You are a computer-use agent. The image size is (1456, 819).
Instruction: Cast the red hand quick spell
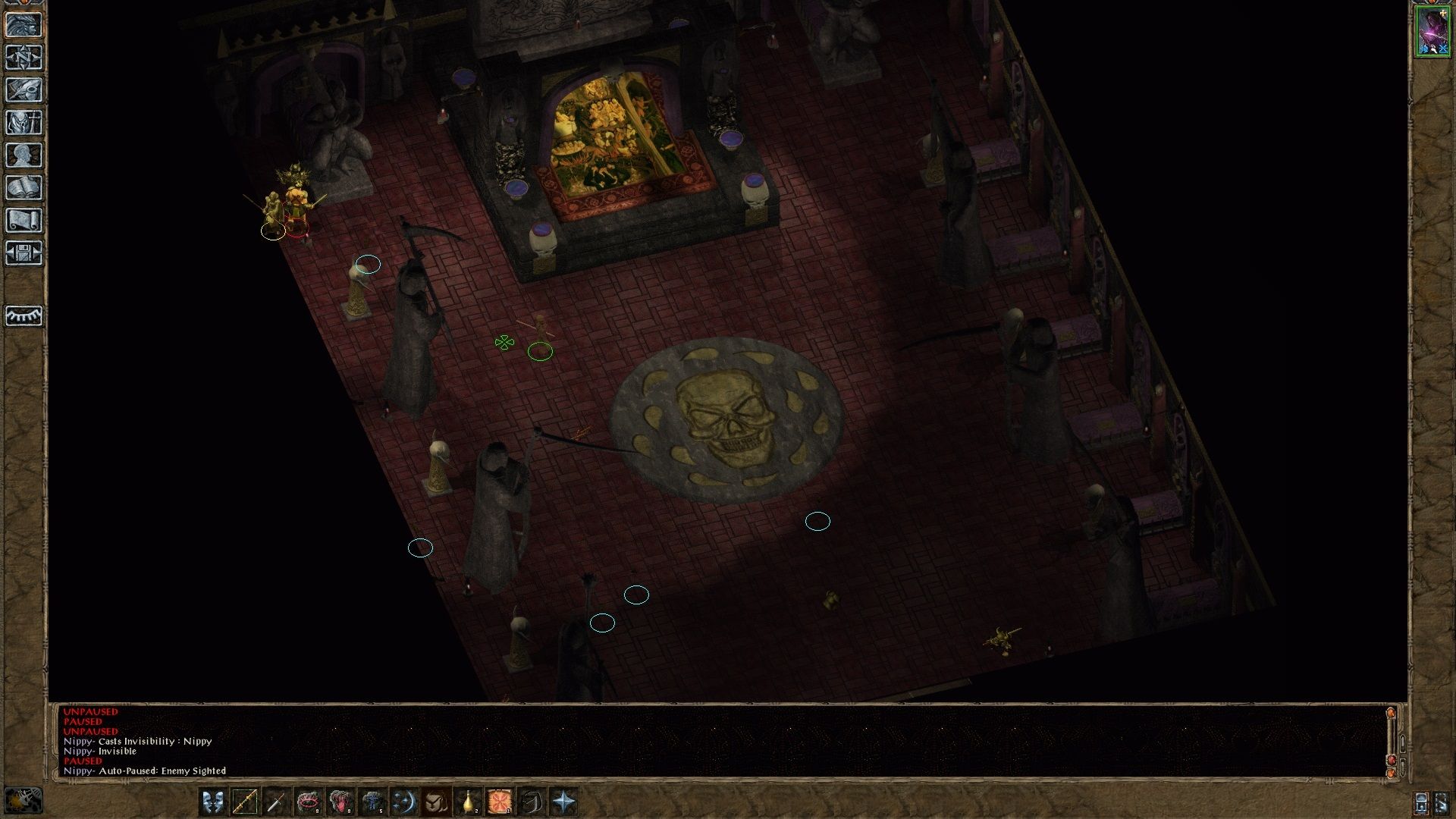tap(340, 802)
